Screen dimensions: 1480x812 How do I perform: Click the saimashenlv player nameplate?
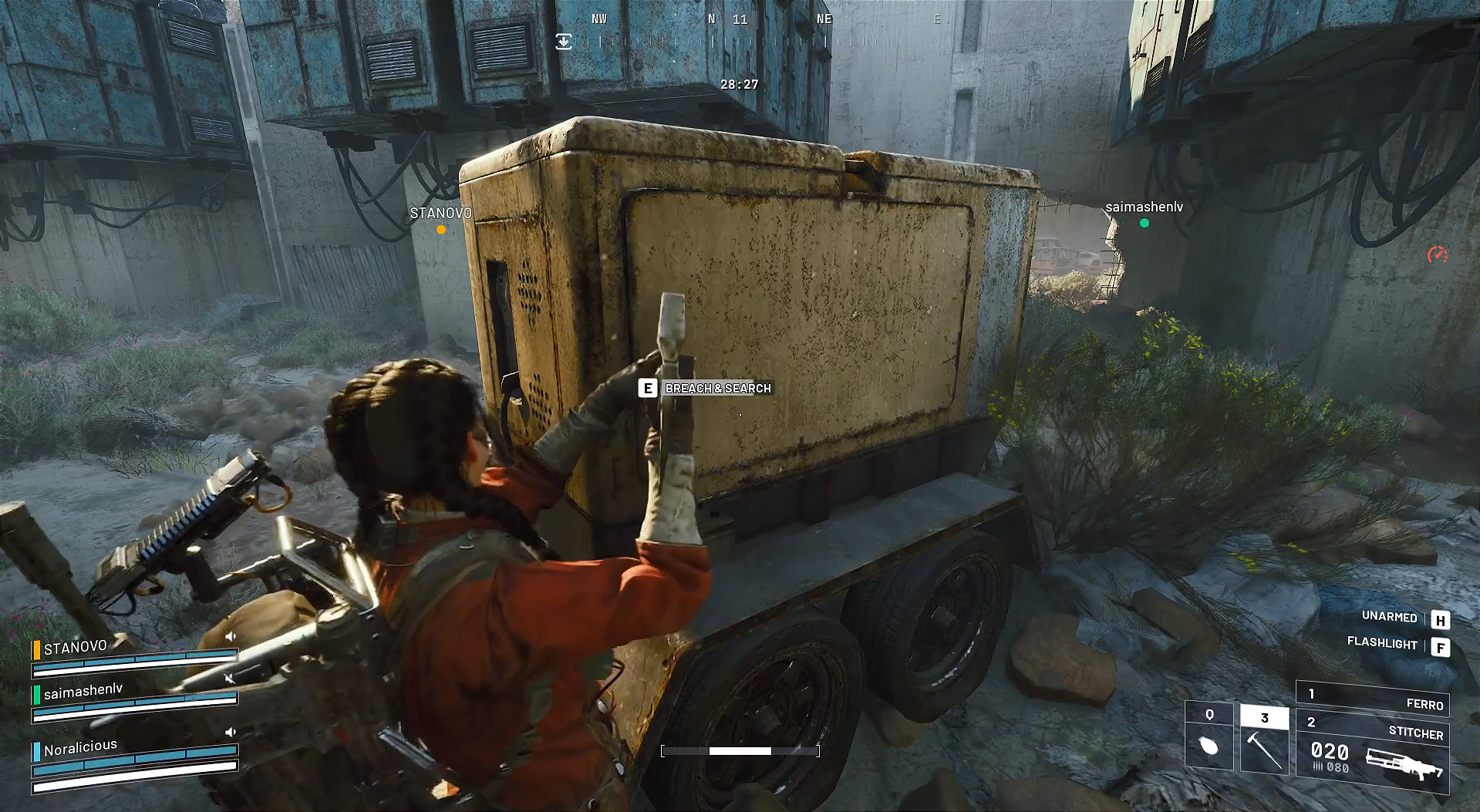(x=1143, y=207)
